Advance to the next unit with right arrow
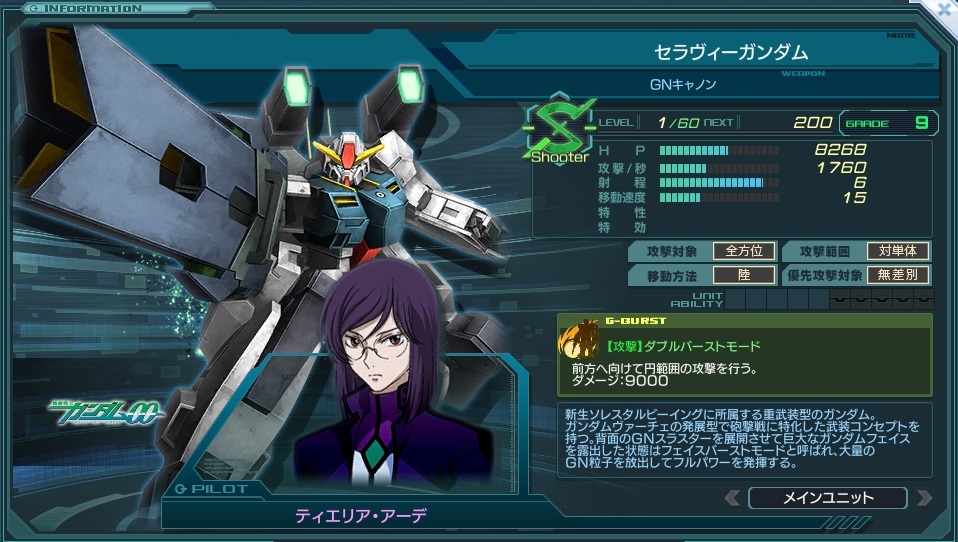The height and width of the screenshot is (542, 958). (923, 498)
